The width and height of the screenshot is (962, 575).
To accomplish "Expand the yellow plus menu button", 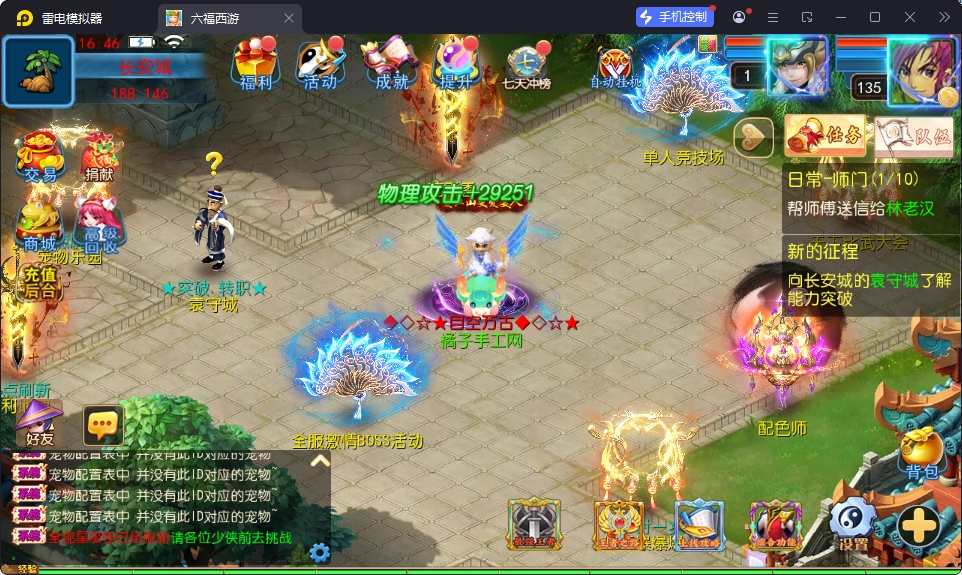I will [918, 525].
